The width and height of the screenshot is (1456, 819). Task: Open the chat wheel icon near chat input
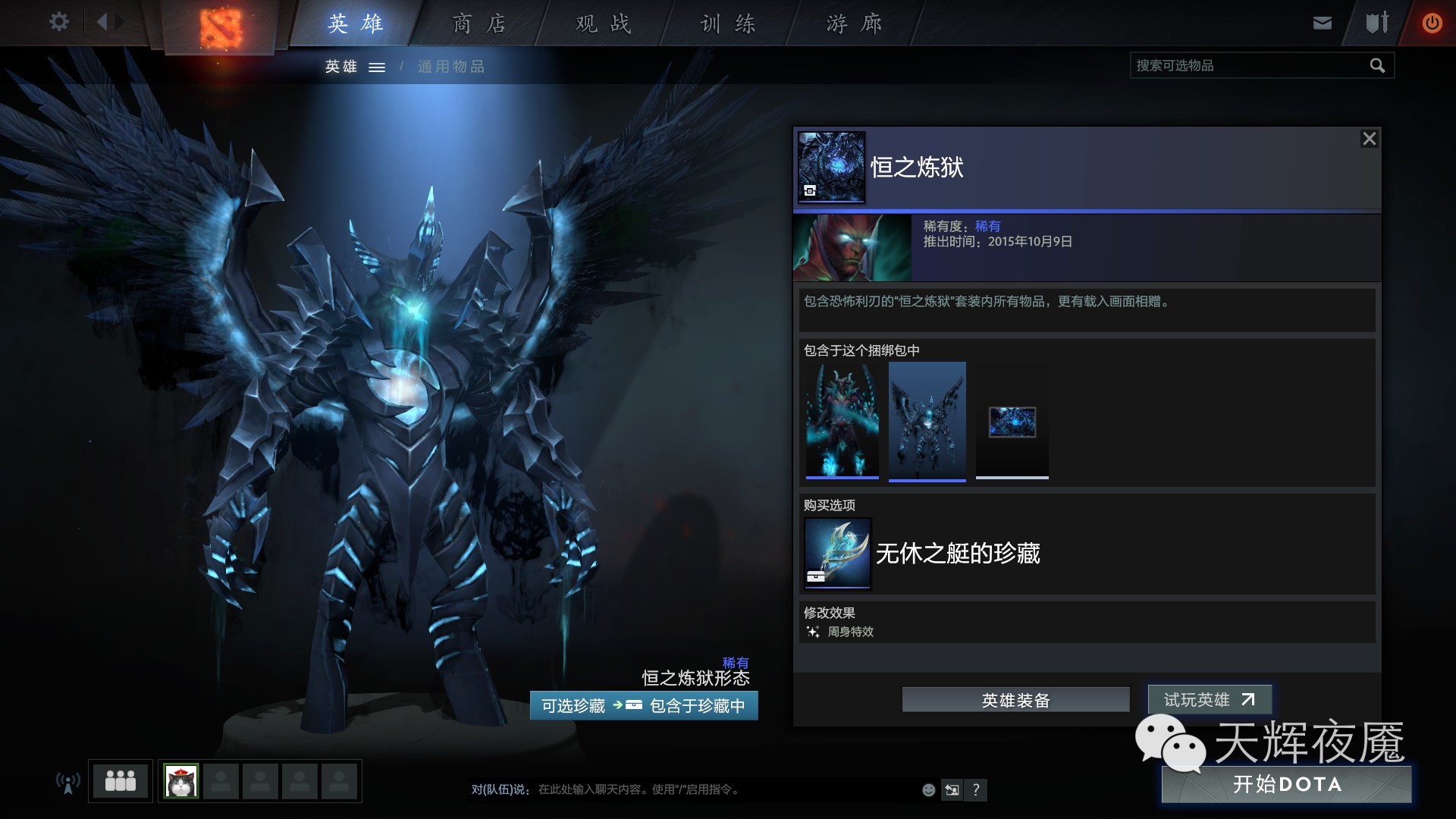[952, 790]
